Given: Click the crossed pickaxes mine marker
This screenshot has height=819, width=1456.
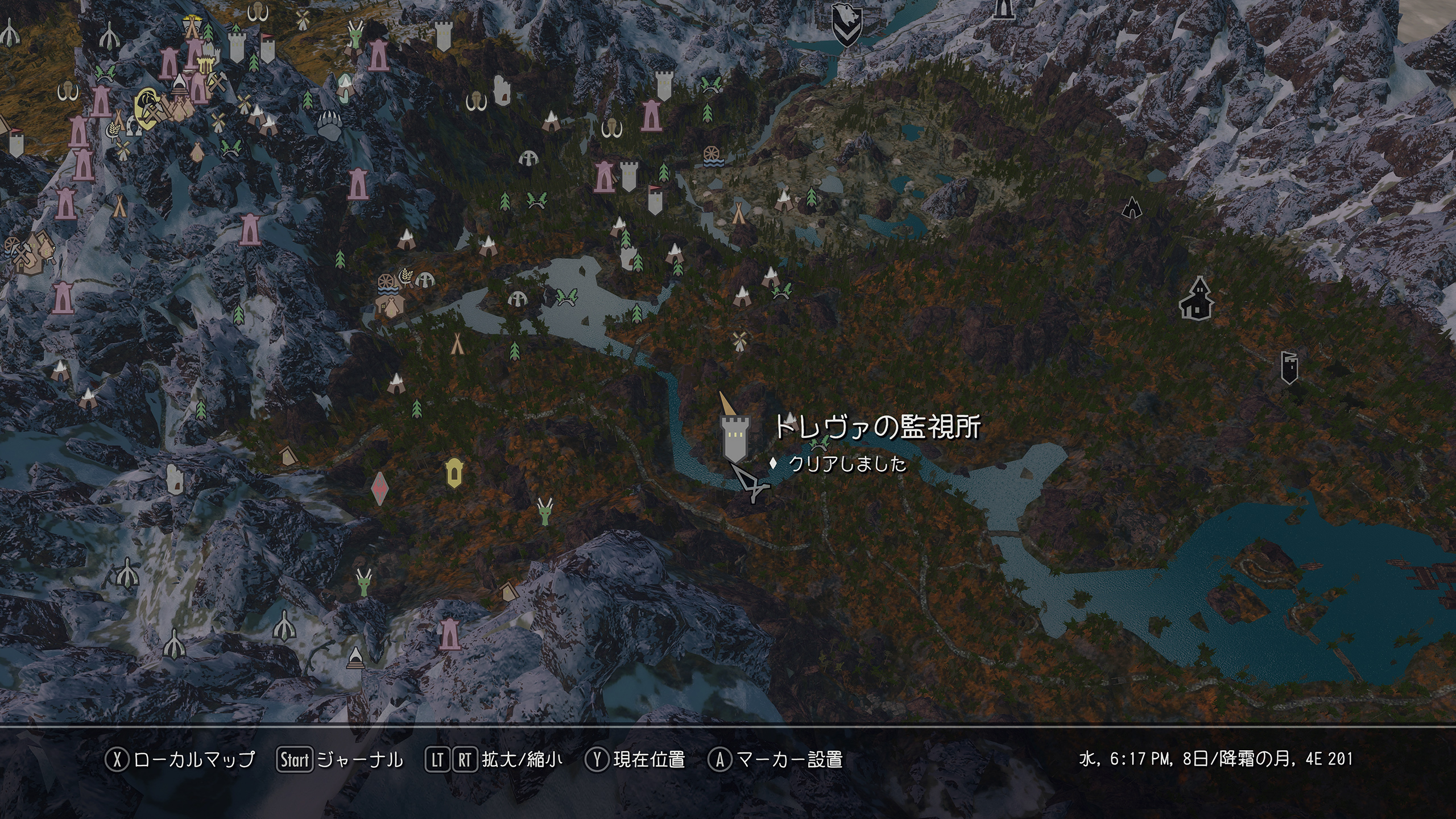Looking at the screenshot, I should tap(216, 81).
